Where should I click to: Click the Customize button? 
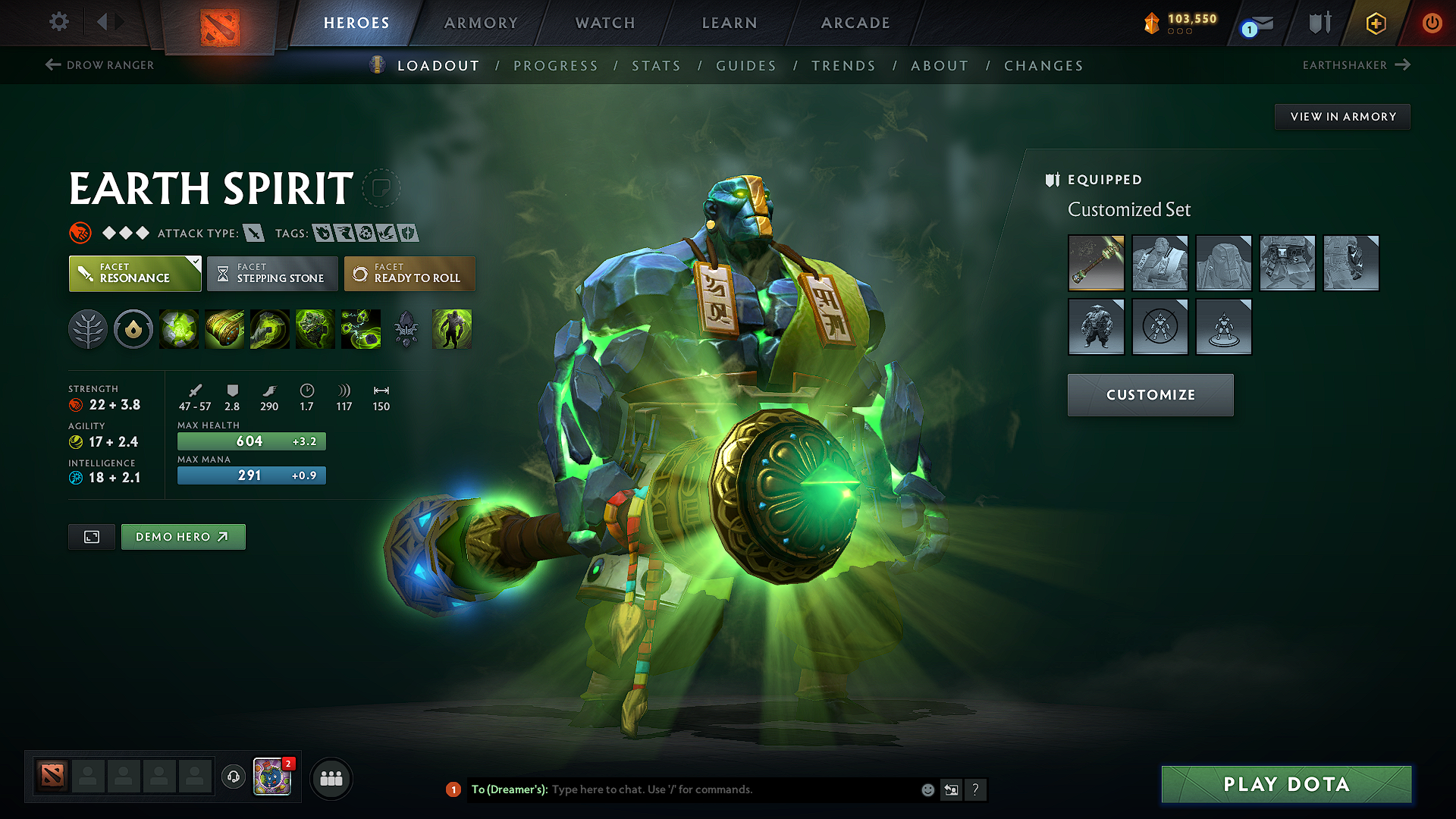point(1150,394)
